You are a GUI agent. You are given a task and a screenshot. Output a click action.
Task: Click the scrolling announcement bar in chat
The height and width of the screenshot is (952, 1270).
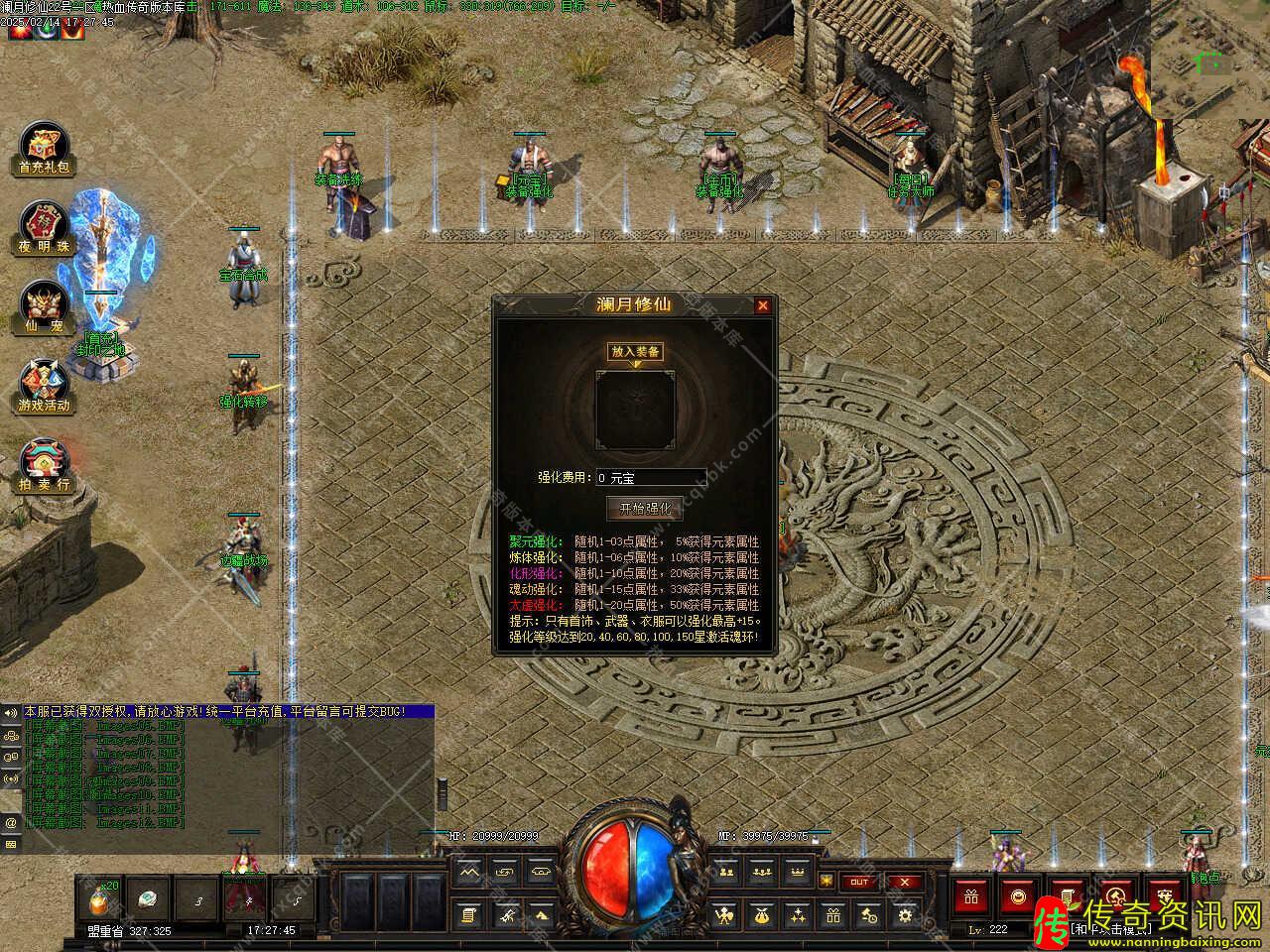click(x=228, y=712)
